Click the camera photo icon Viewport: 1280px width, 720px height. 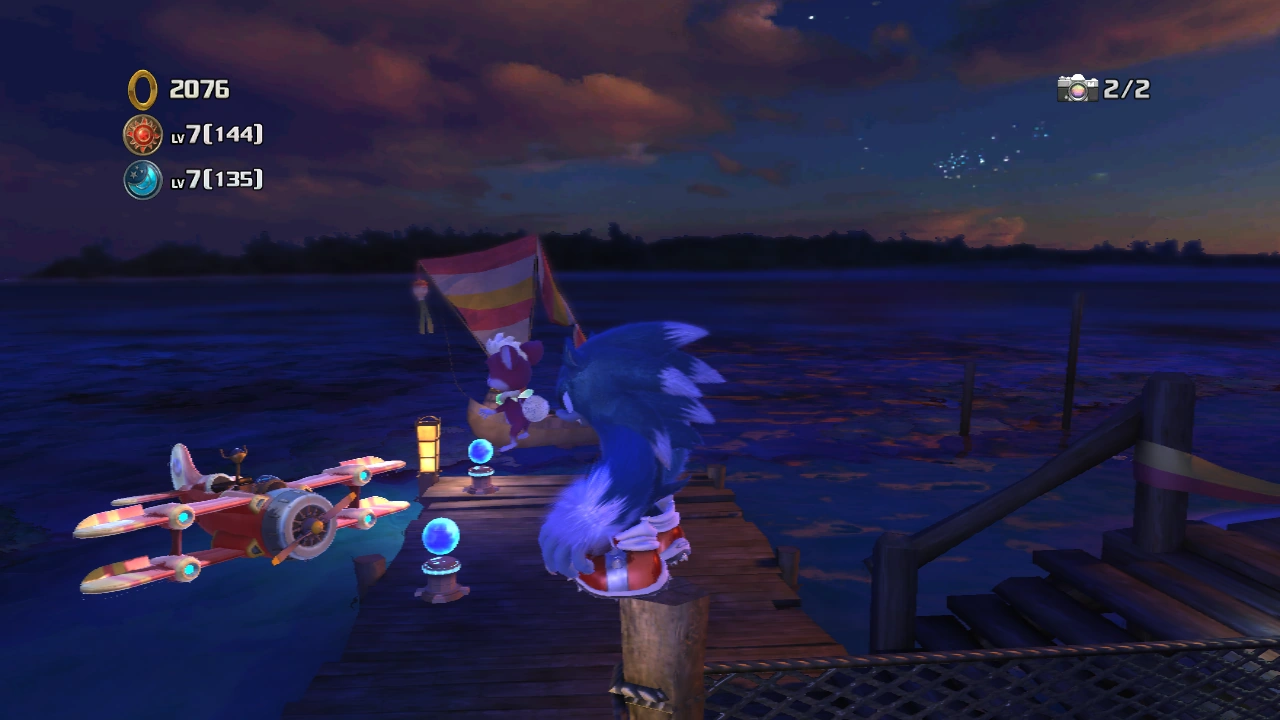click(1077, 89)
